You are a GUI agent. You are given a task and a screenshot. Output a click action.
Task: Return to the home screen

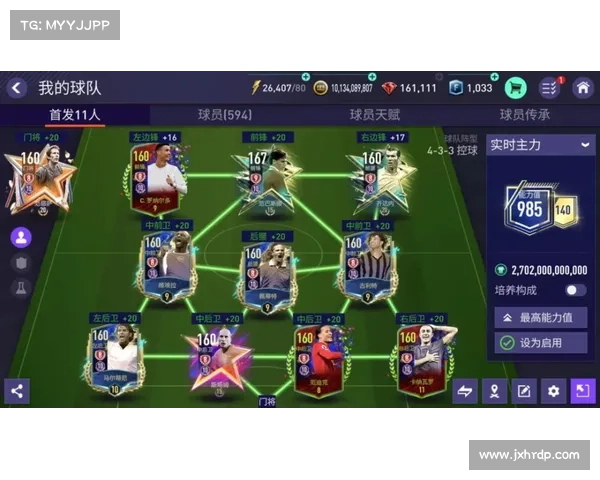pos(582,88)
